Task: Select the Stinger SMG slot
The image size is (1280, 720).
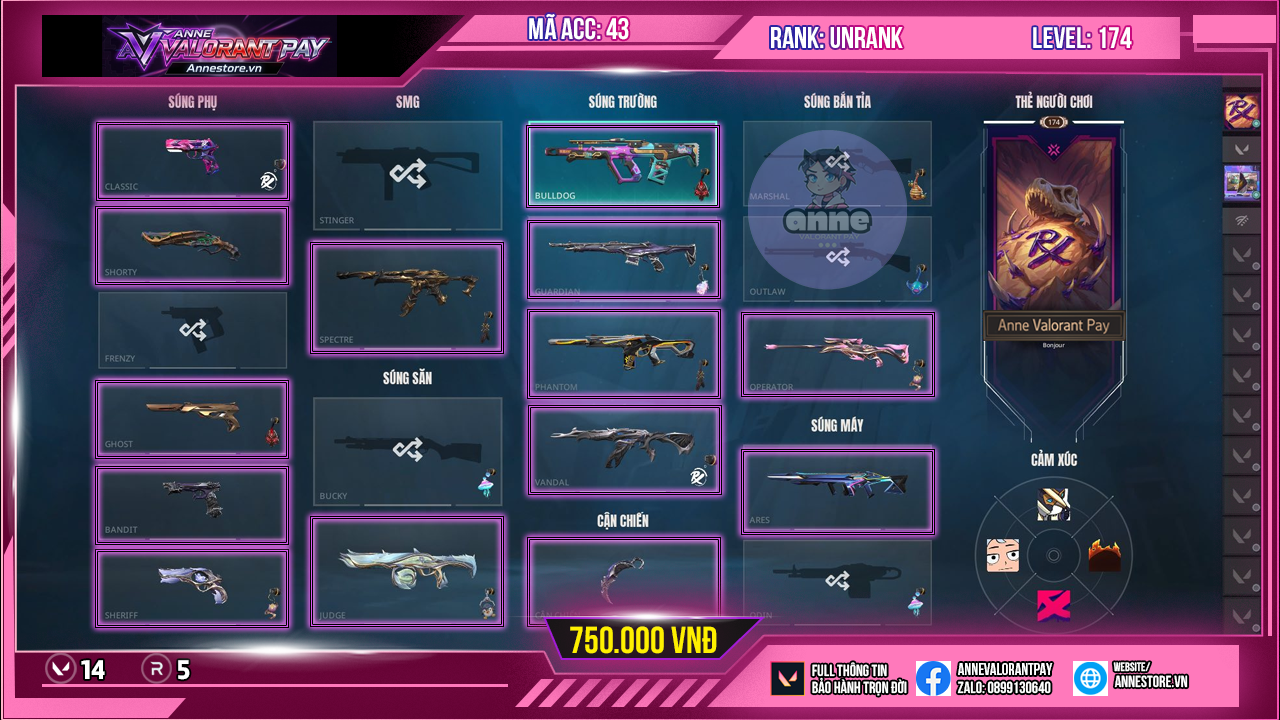Action: [x=407, y=176]
